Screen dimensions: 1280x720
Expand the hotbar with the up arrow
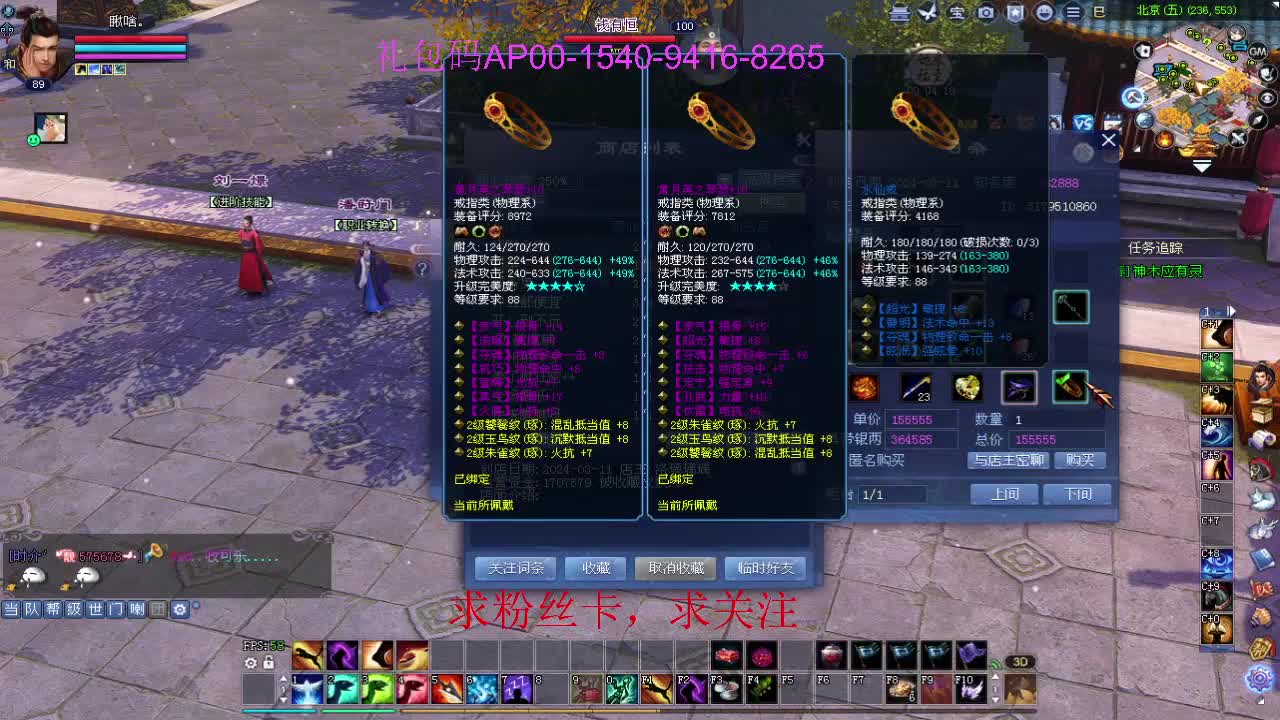[x=283, y=679]
